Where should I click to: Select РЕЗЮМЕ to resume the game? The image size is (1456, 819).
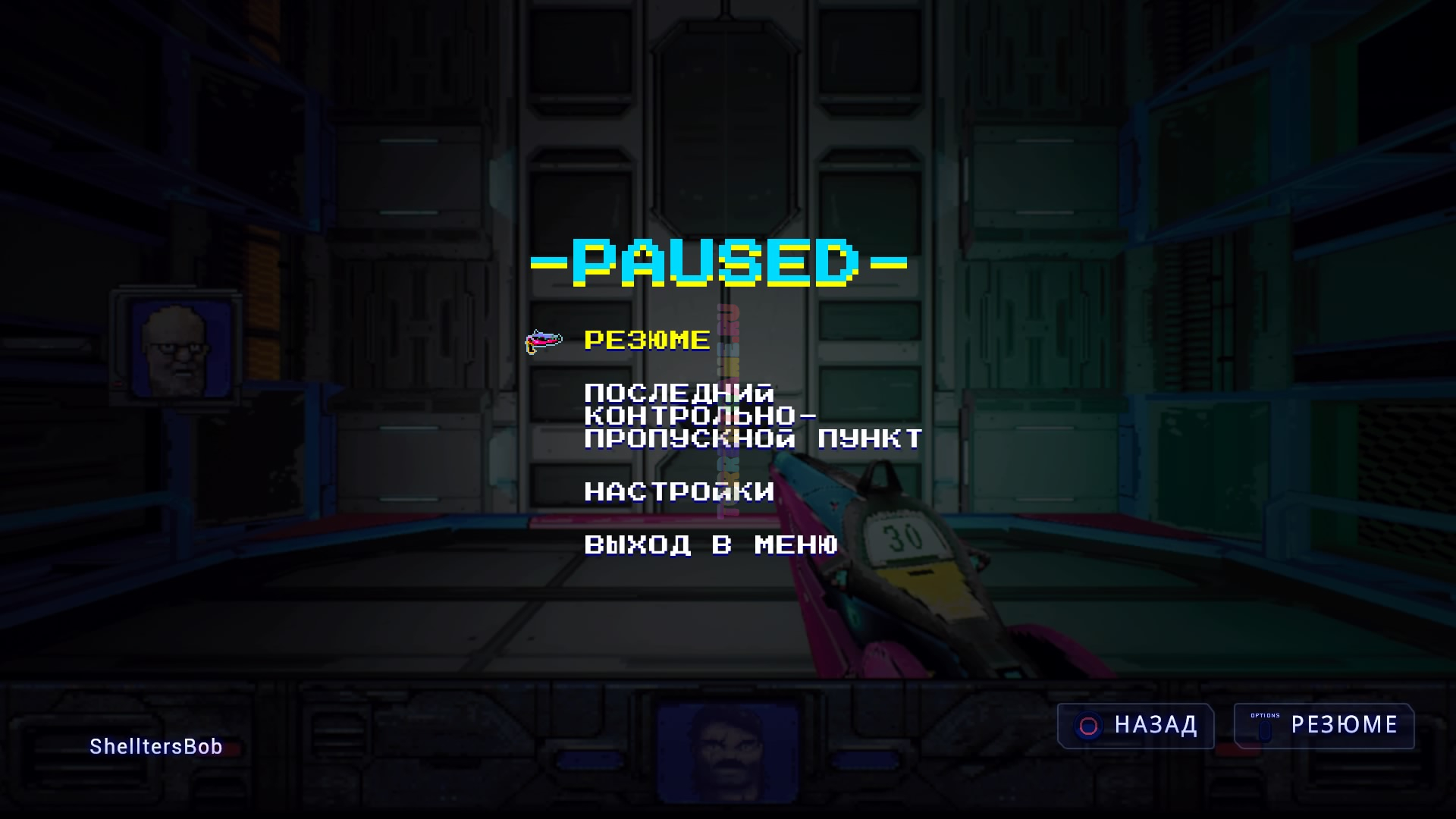point(647,340)
